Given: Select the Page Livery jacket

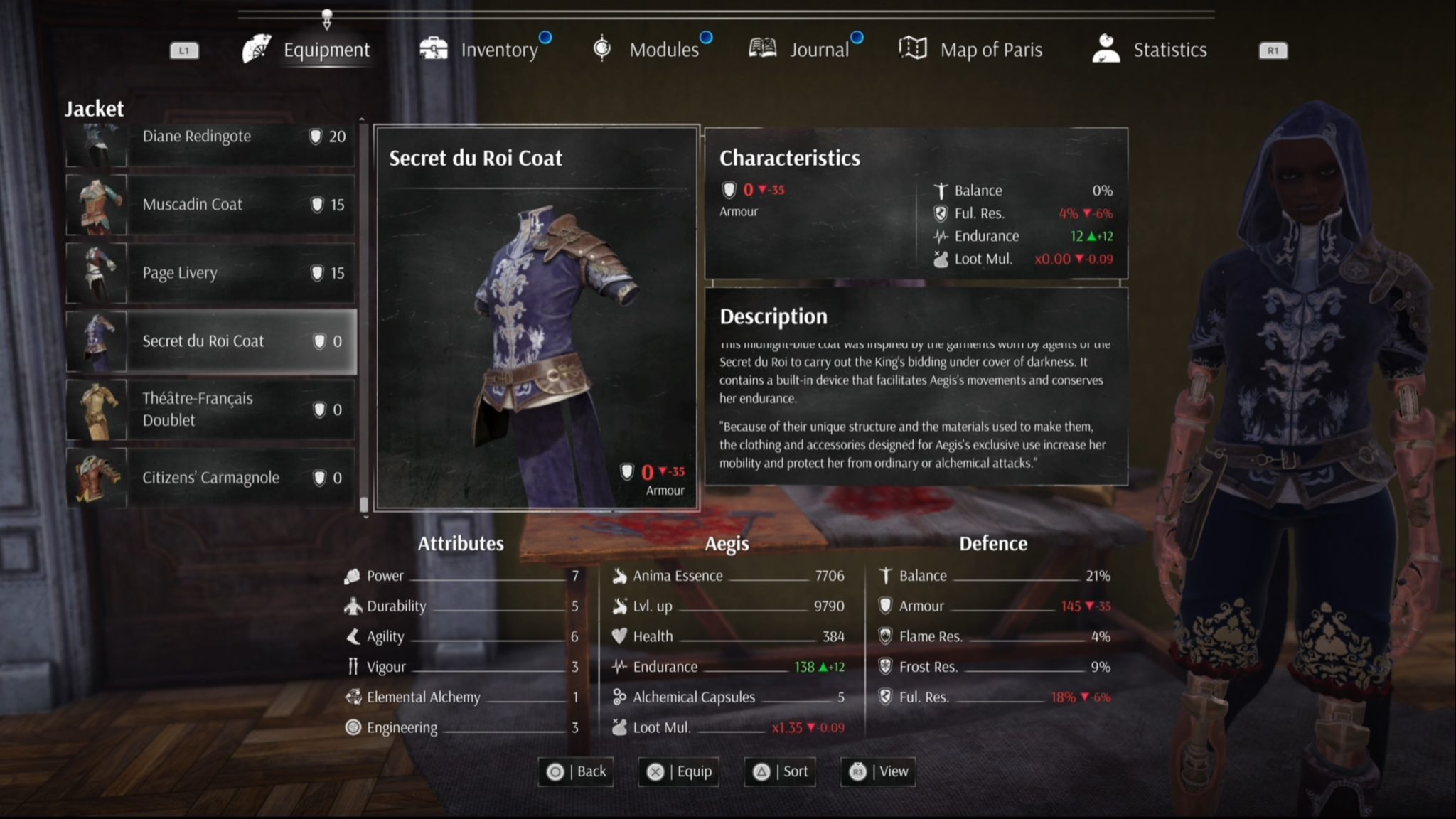Looking at the screenshot, I should pyautogui.click(x=210, y=273).
